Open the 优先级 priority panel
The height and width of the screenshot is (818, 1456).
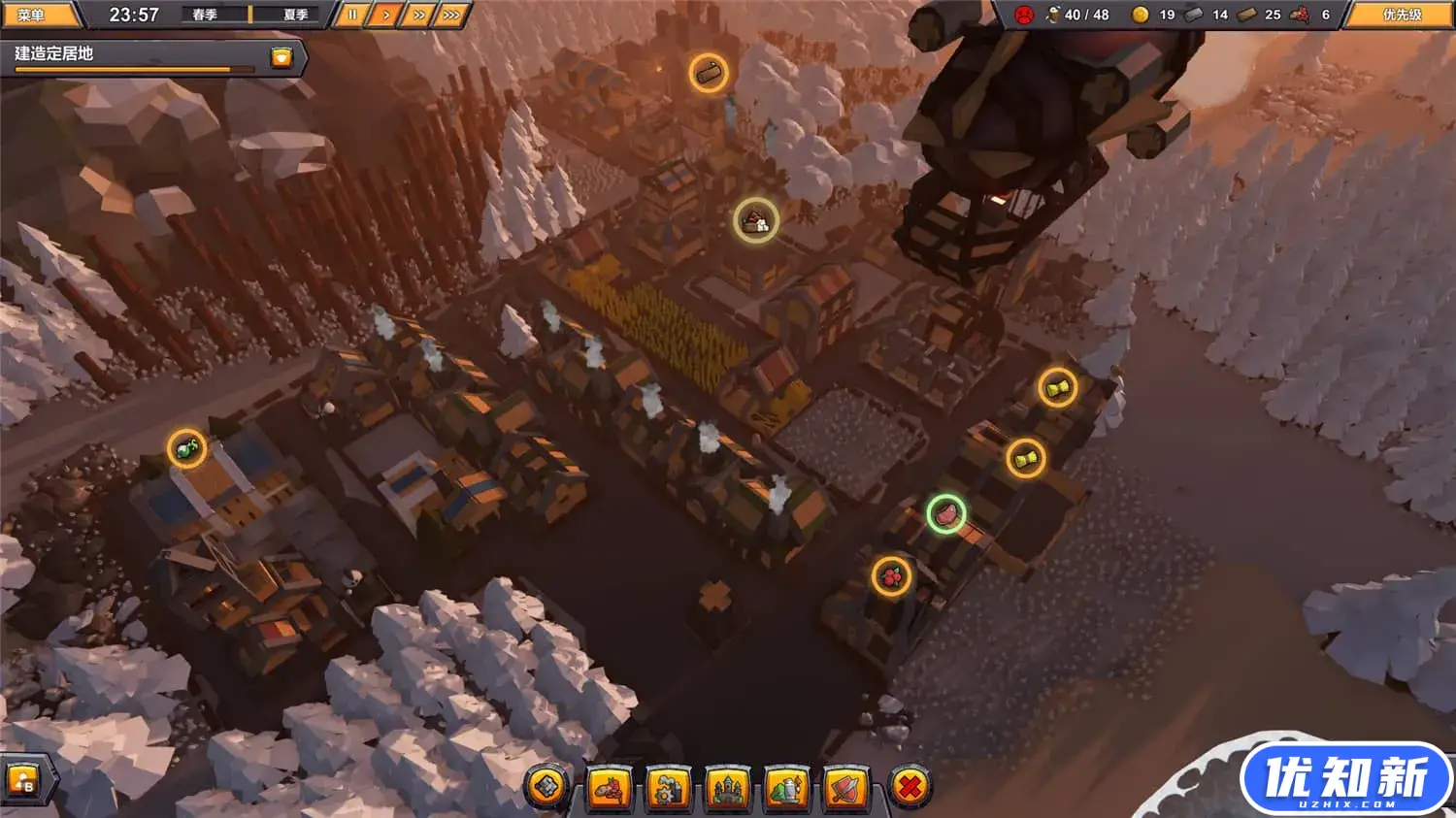(x=1401, y=15)
